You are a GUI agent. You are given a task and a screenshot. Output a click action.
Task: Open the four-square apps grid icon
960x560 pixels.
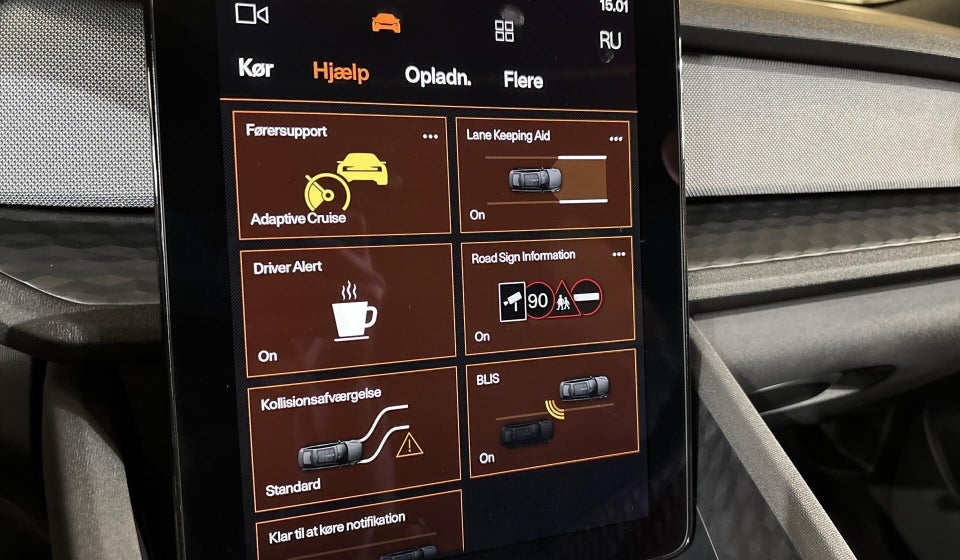[504, 31]
